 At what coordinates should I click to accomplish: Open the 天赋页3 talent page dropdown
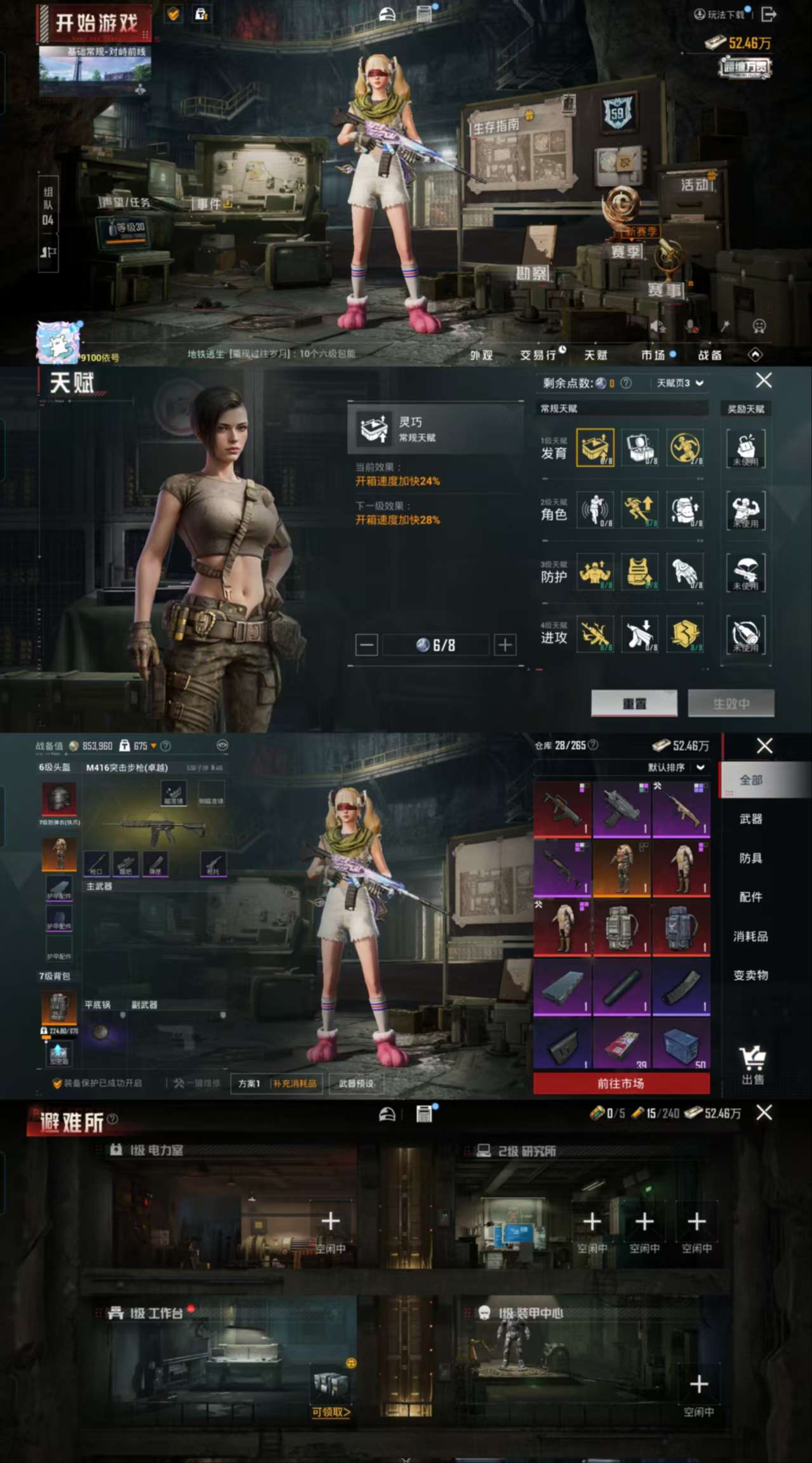click(x=680, y=383)
